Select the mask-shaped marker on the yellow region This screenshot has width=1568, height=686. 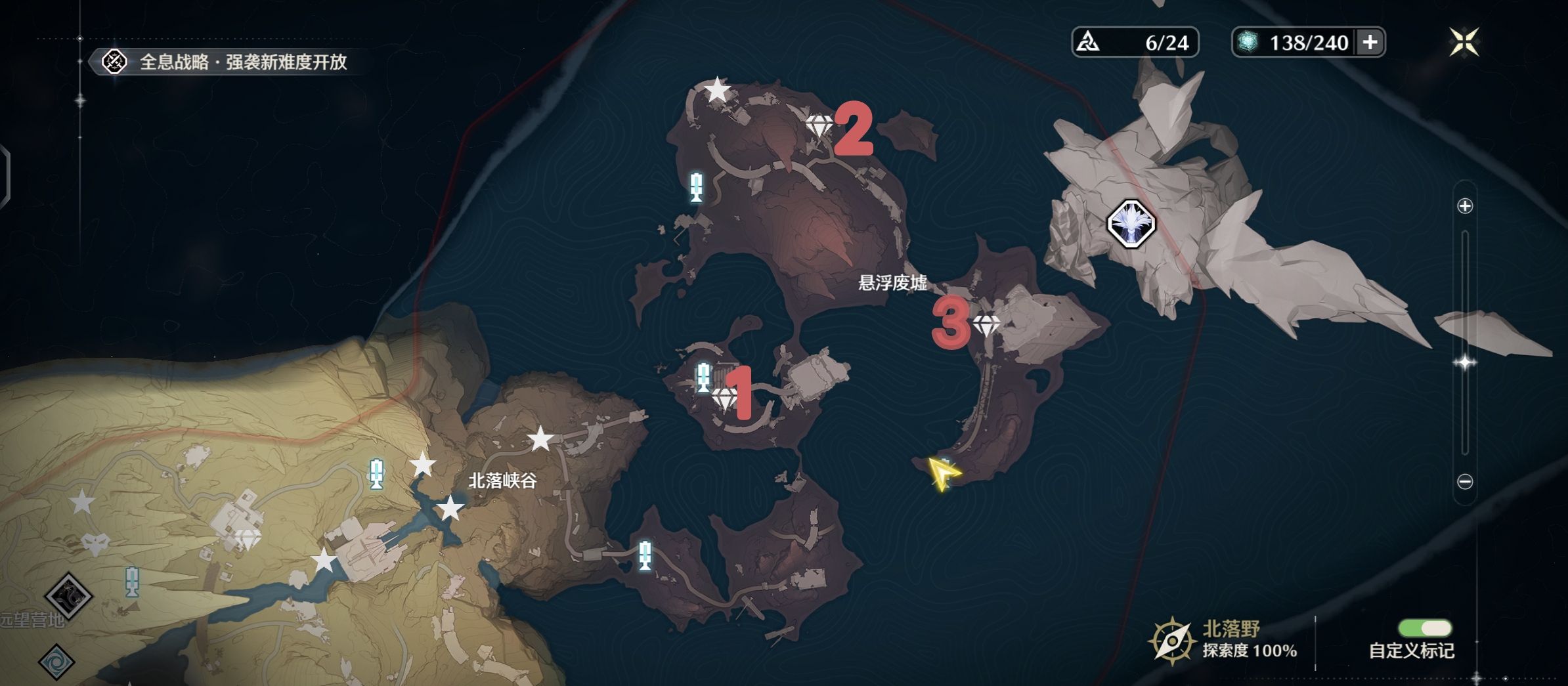(96, 544)
